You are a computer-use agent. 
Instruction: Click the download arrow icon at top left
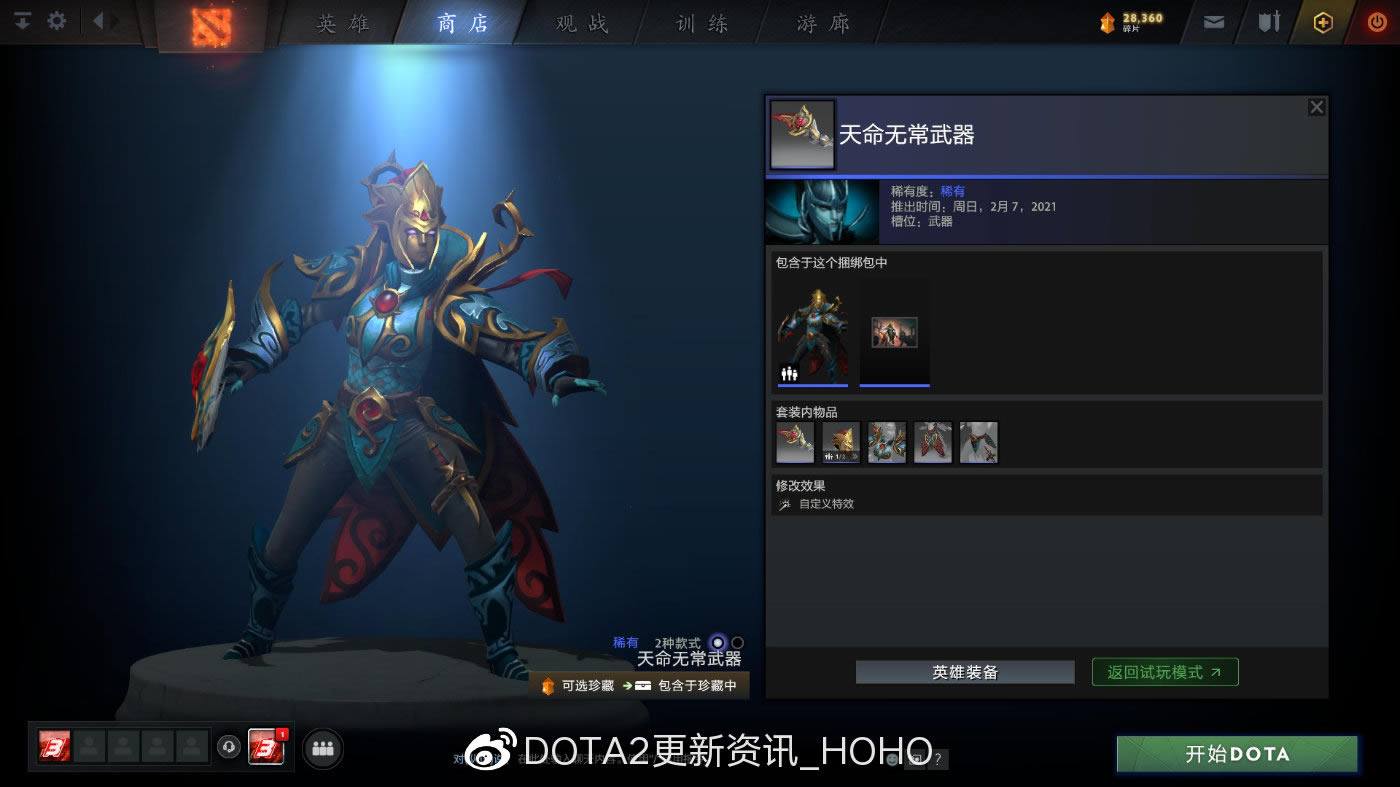point(21,20)
